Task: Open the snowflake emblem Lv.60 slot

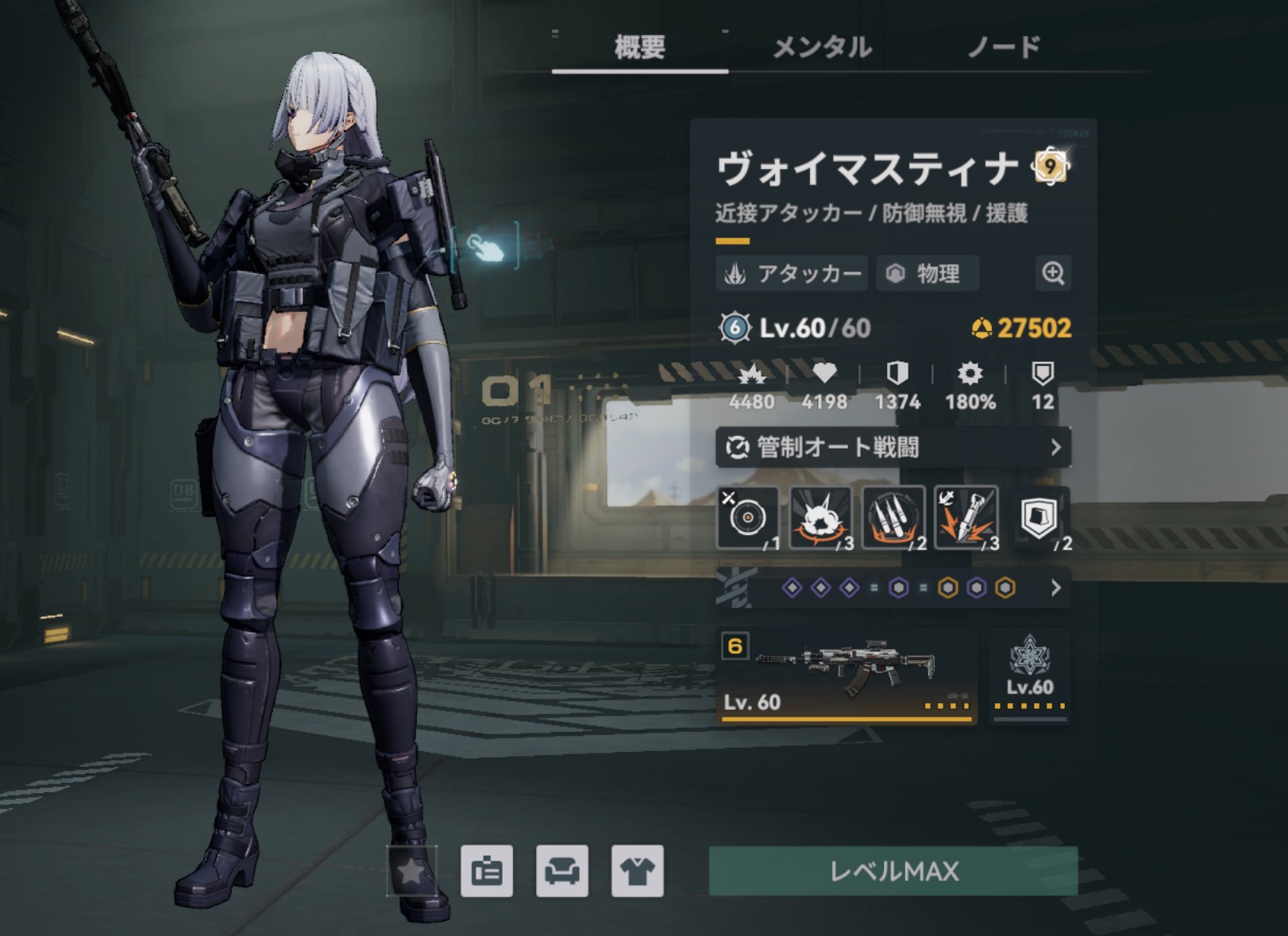Action: [x=1029, y=676]
